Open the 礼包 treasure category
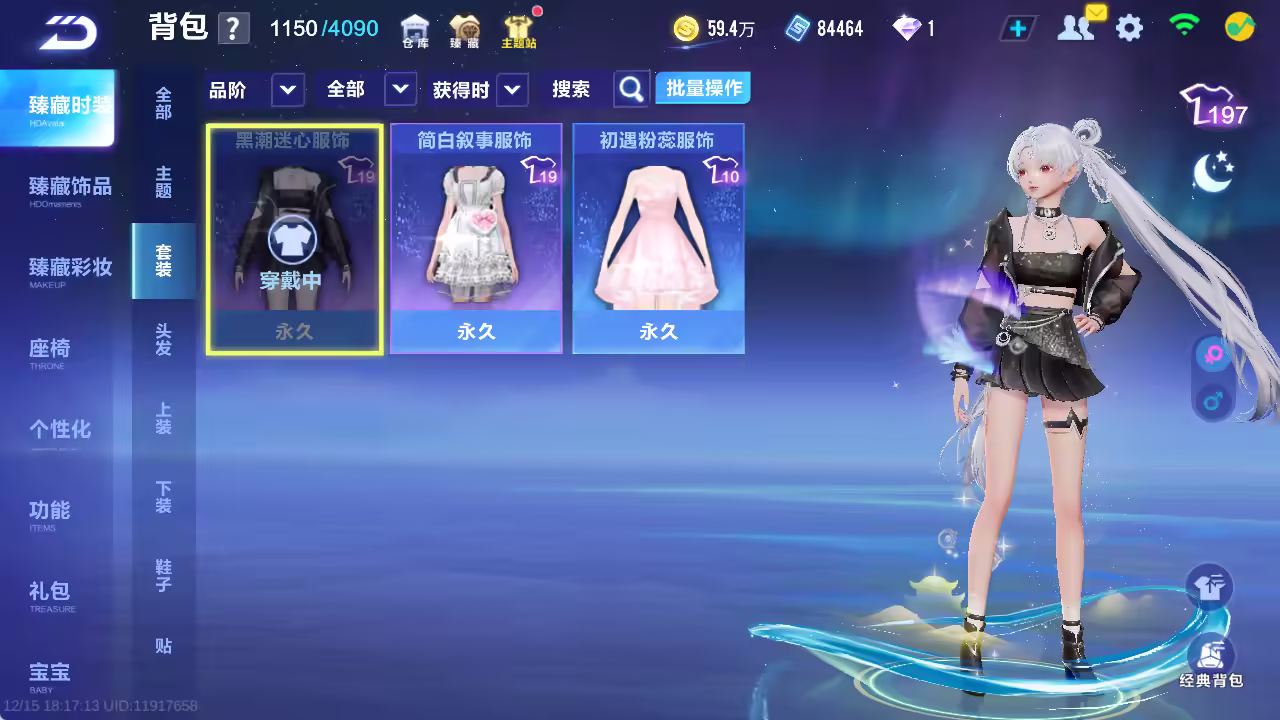 49,593
